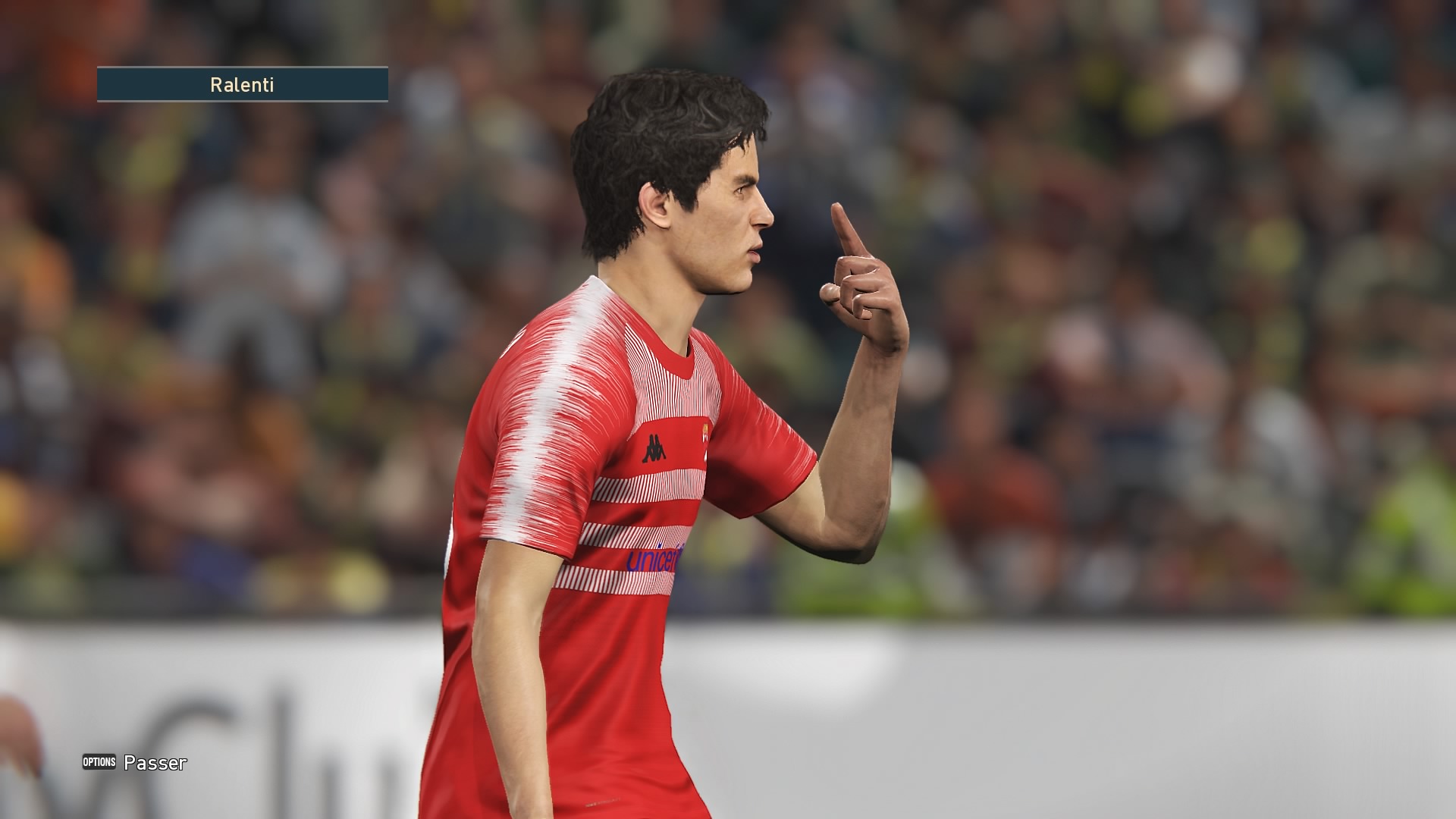Viewport: 1456px width, 819px height.
Task: Select the Ralenti replay banner
Action: click(242, 85)
